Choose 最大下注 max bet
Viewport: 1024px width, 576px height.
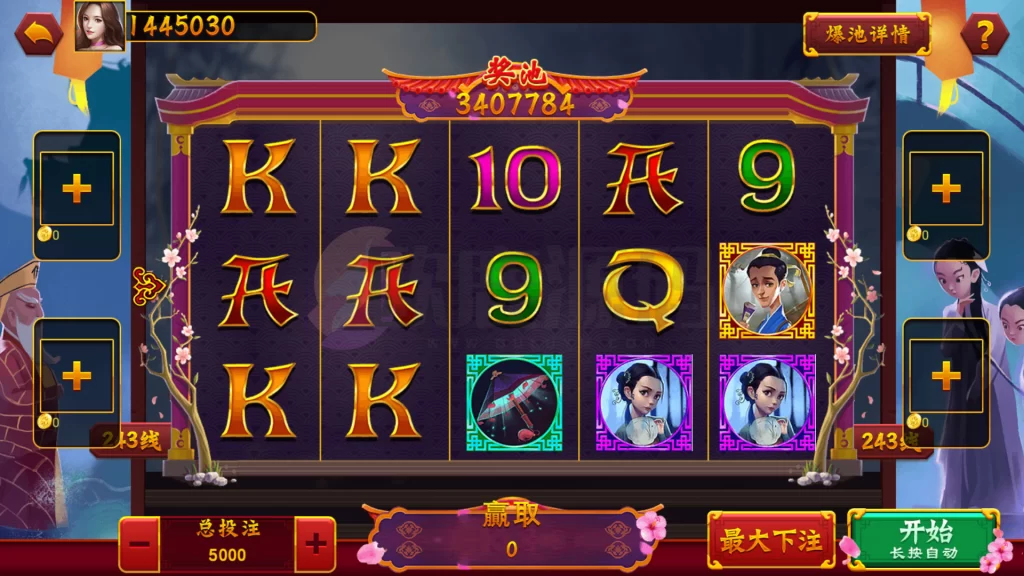pyautogui.click(x=771, y=541)
